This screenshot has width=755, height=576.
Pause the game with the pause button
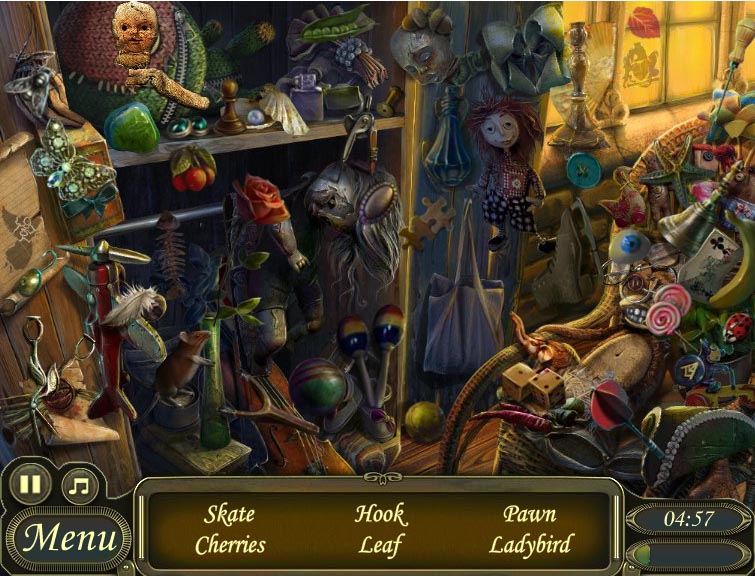click(x=30, y=486)
